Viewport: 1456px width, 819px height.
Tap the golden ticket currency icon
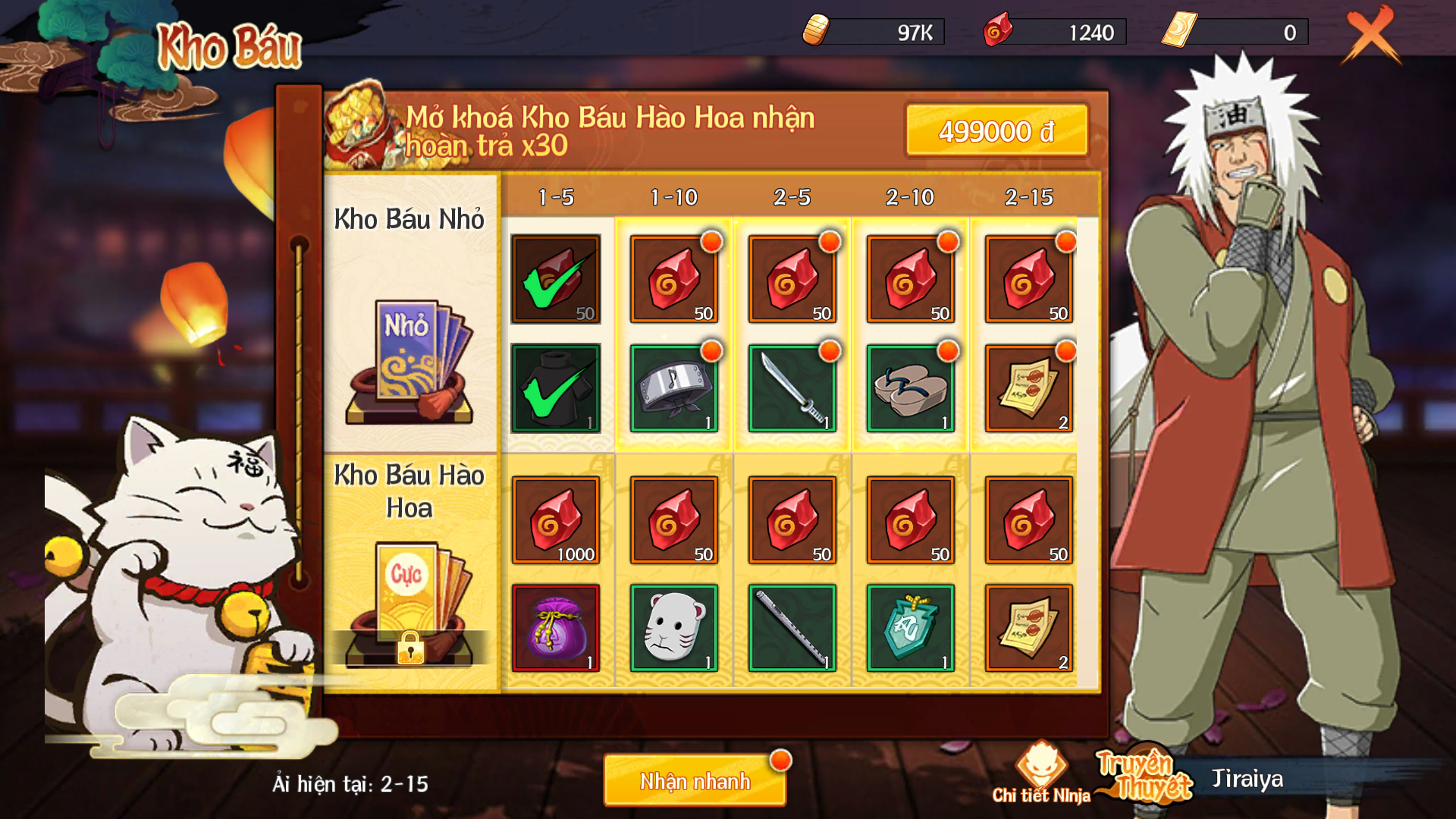pos(1179,32)
